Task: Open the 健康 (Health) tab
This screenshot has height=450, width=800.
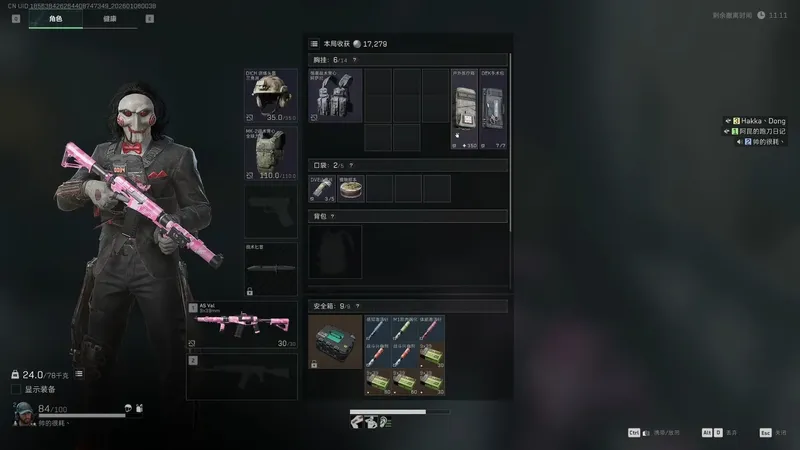Action: click(110, 19)
